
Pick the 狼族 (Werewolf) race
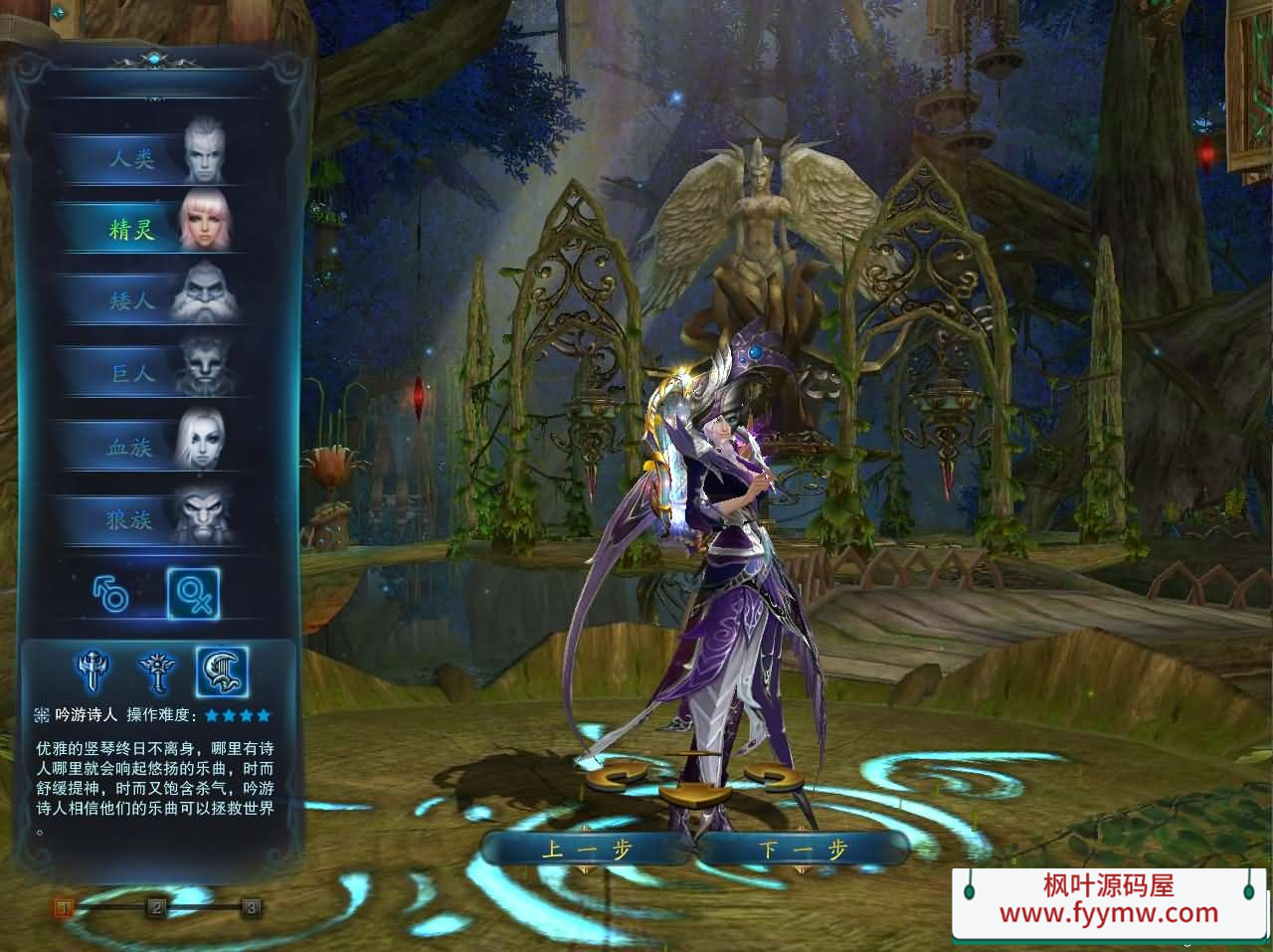point(149,519)
